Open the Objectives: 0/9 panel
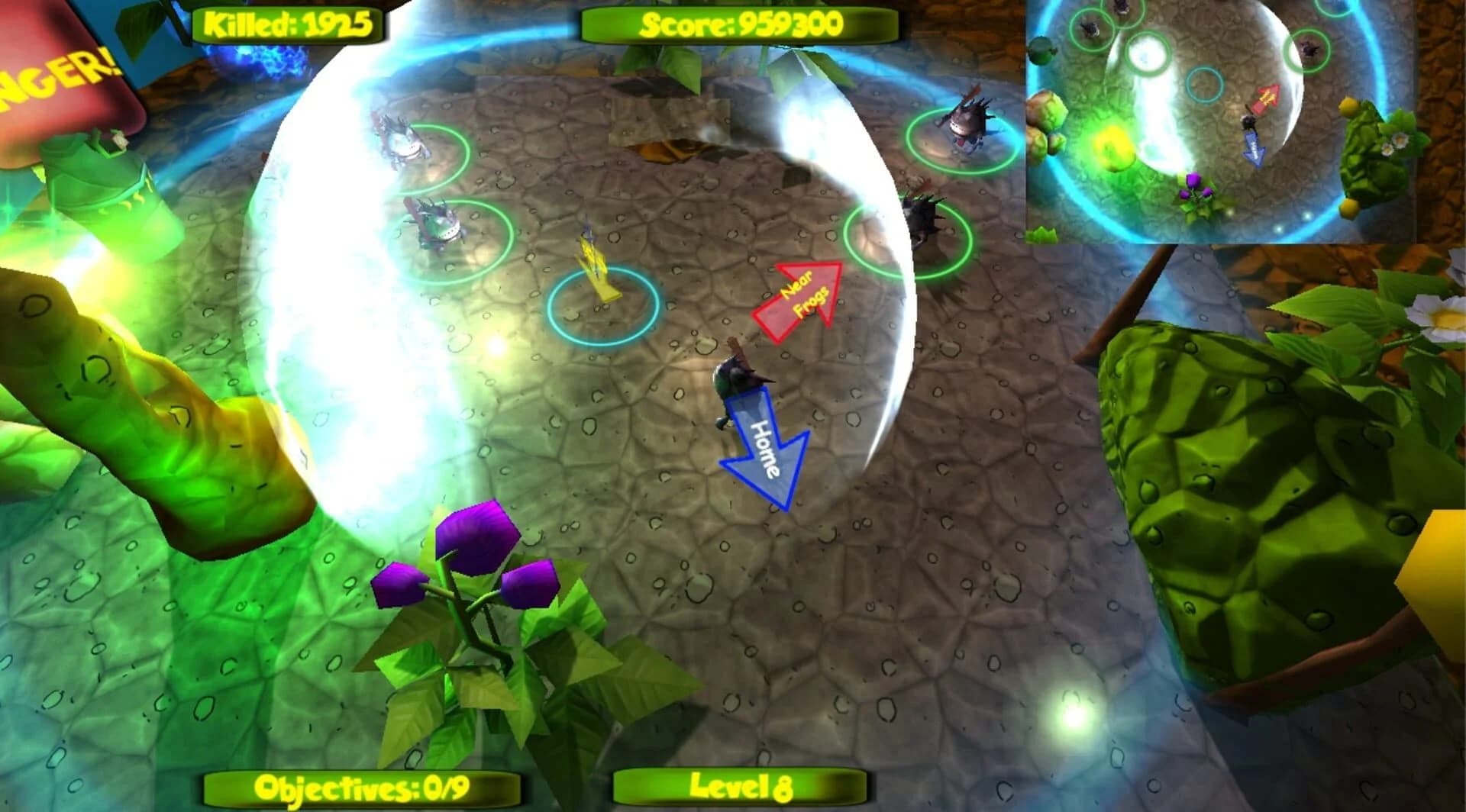The image size is (1466, 812). point(363,784)
